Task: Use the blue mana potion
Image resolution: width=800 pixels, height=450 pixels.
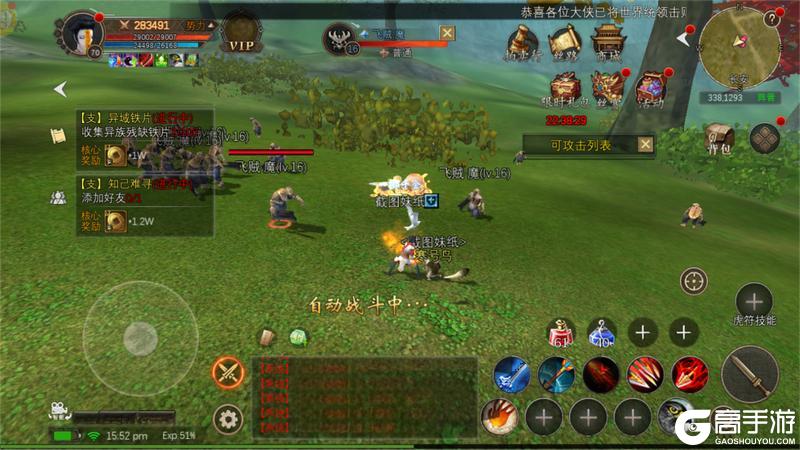Action: pyautogui.click(x=601, y=334)
